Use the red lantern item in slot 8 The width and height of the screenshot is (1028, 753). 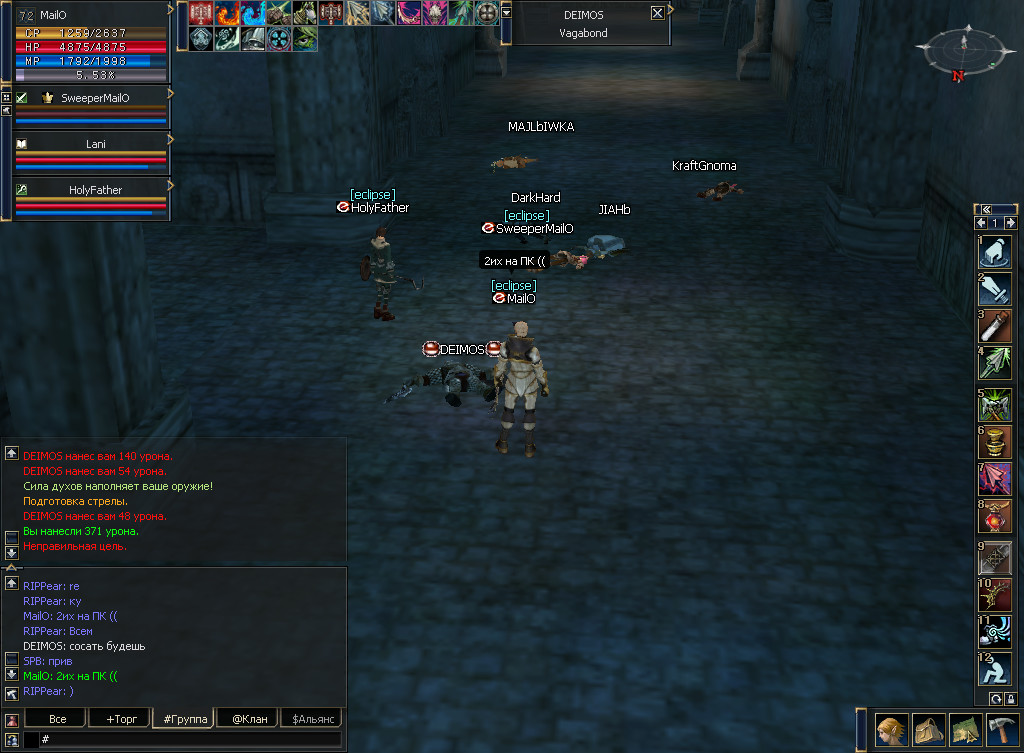(995, 516)
